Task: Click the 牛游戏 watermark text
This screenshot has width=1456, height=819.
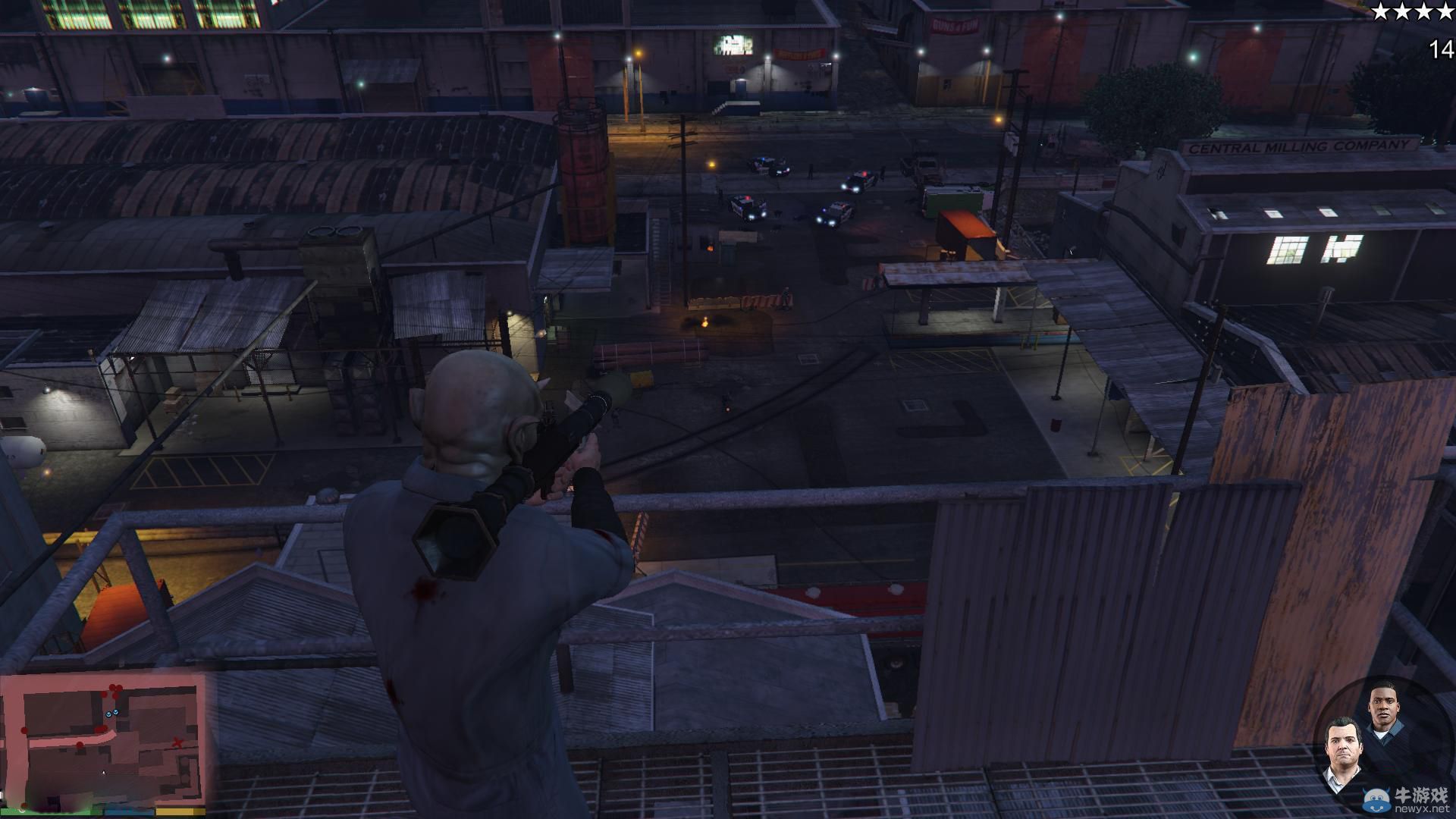Action: tap(1421, 795)
